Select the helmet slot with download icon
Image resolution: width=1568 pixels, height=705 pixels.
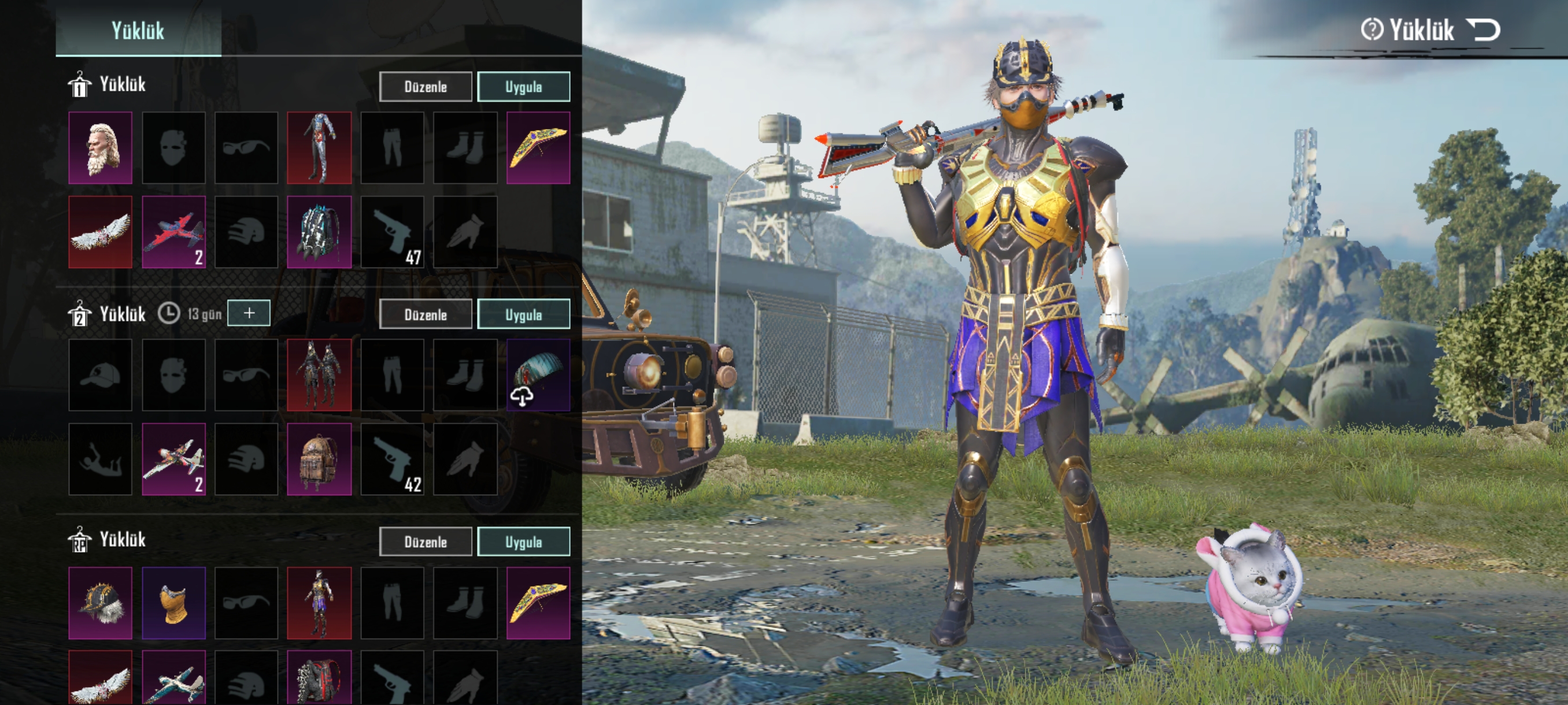click(538, 374)
